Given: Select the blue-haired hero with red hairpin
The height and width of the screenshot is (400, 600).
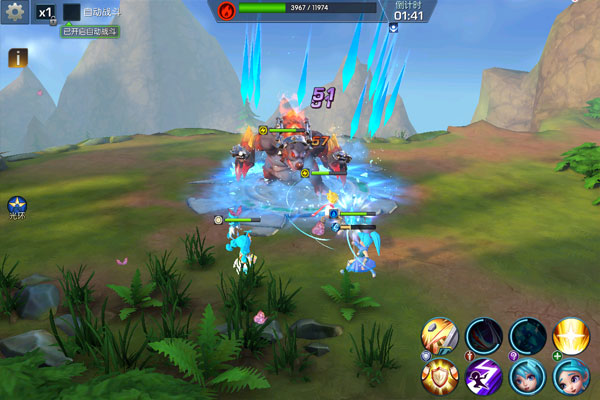Looking at the screenshot, I should click(571, 378).
